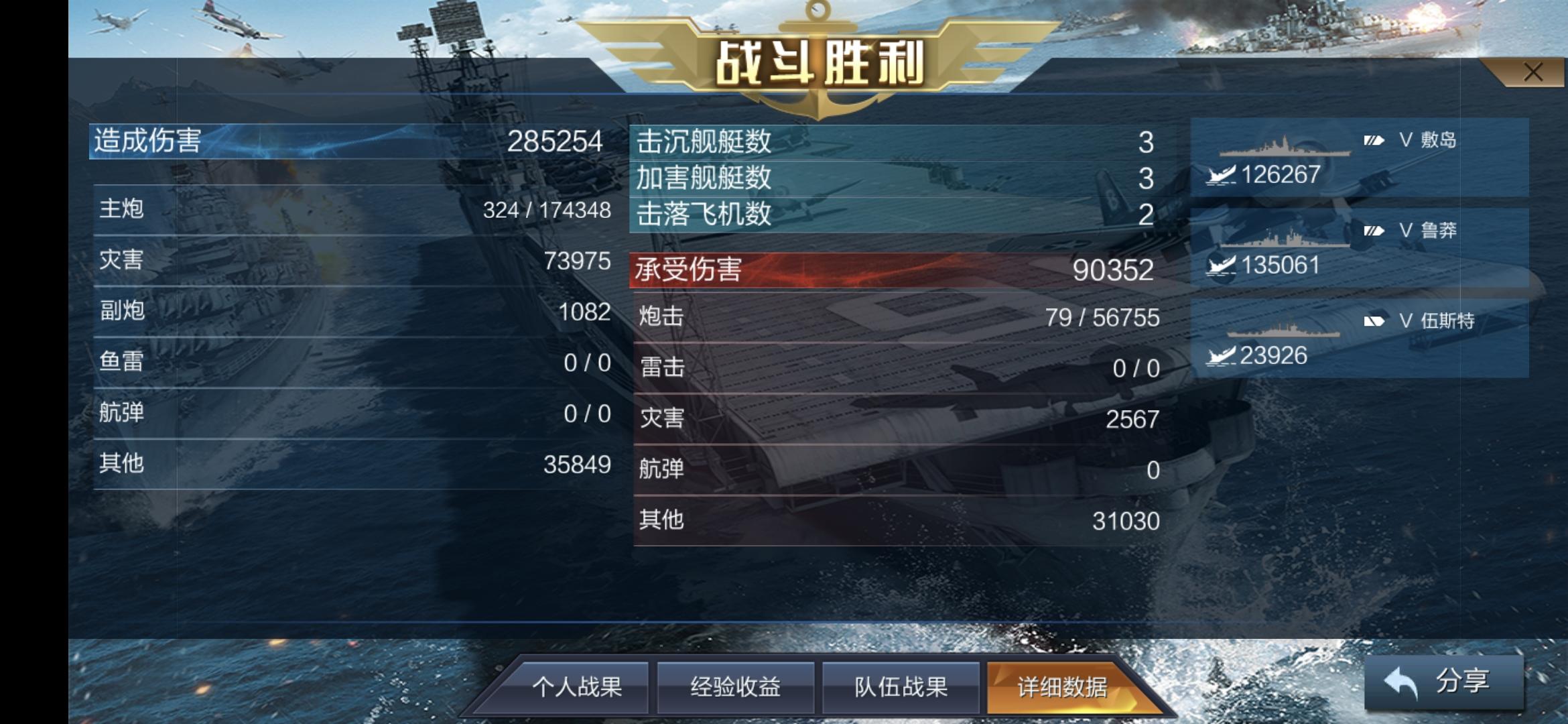View the 队伍战果 tab
The height and width of the screenshot is (724, 1568).
(901, 686)
